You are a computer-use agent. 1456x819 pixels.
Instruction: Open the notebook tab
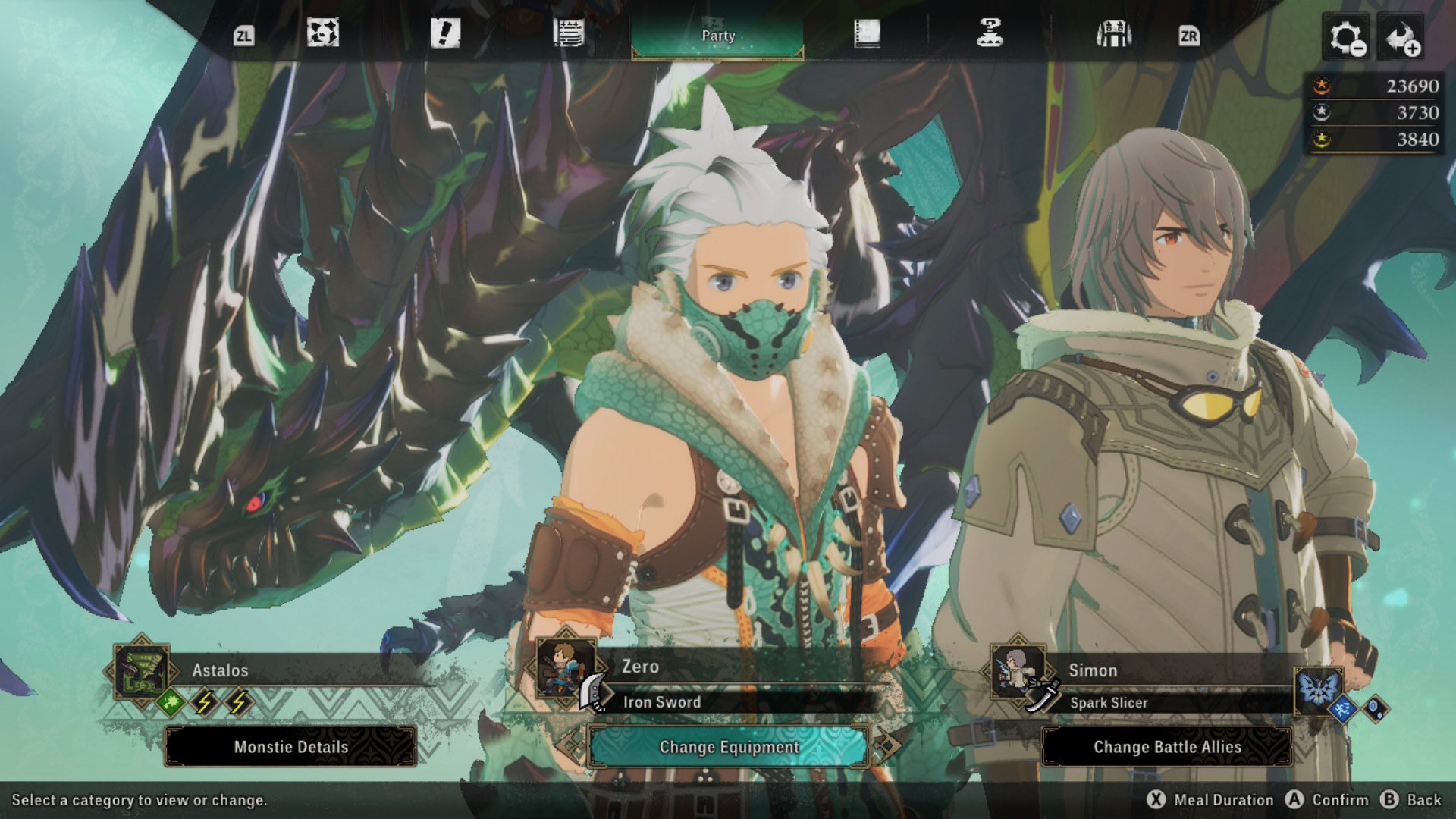(867, 34)
